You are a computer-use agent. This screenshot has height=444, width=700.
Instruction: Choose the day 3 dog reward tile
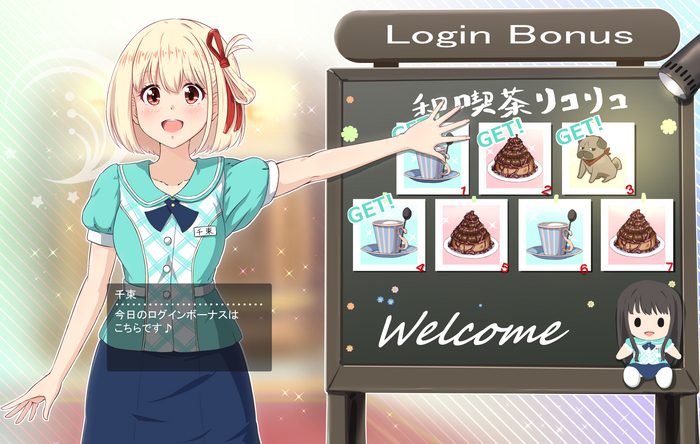tap(598, 159)
